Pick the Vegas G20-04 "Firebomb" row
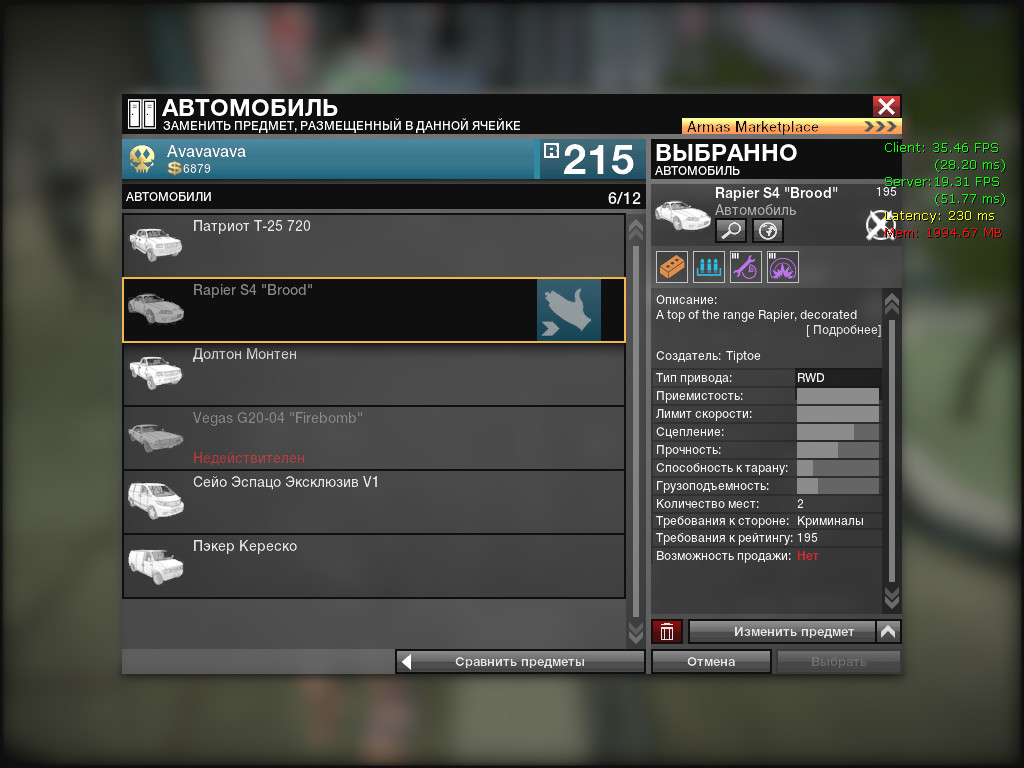This screenshot has height=768, width=1024. [x=373, y=438]
